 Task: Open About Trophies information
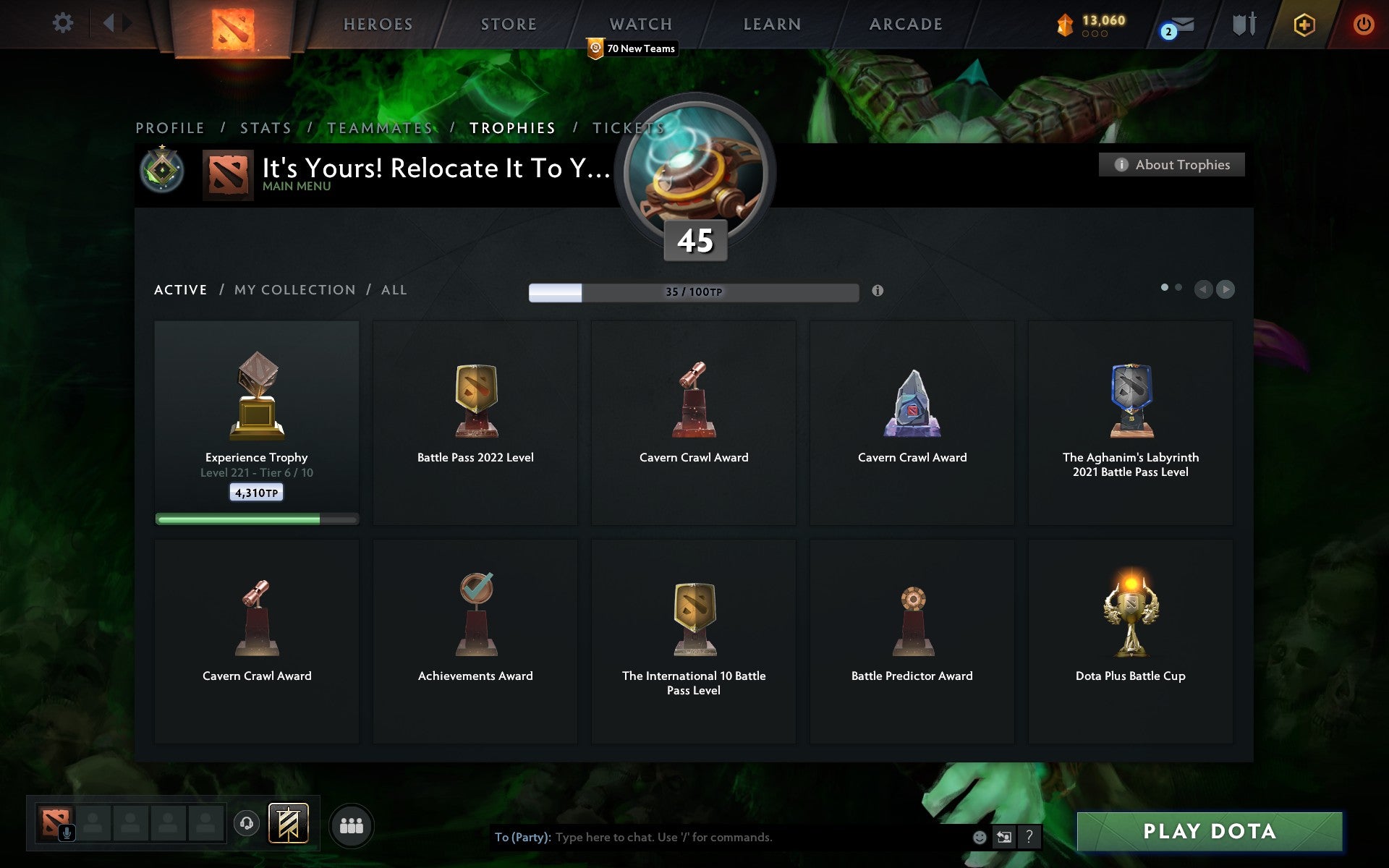(x=1171, y=164)
